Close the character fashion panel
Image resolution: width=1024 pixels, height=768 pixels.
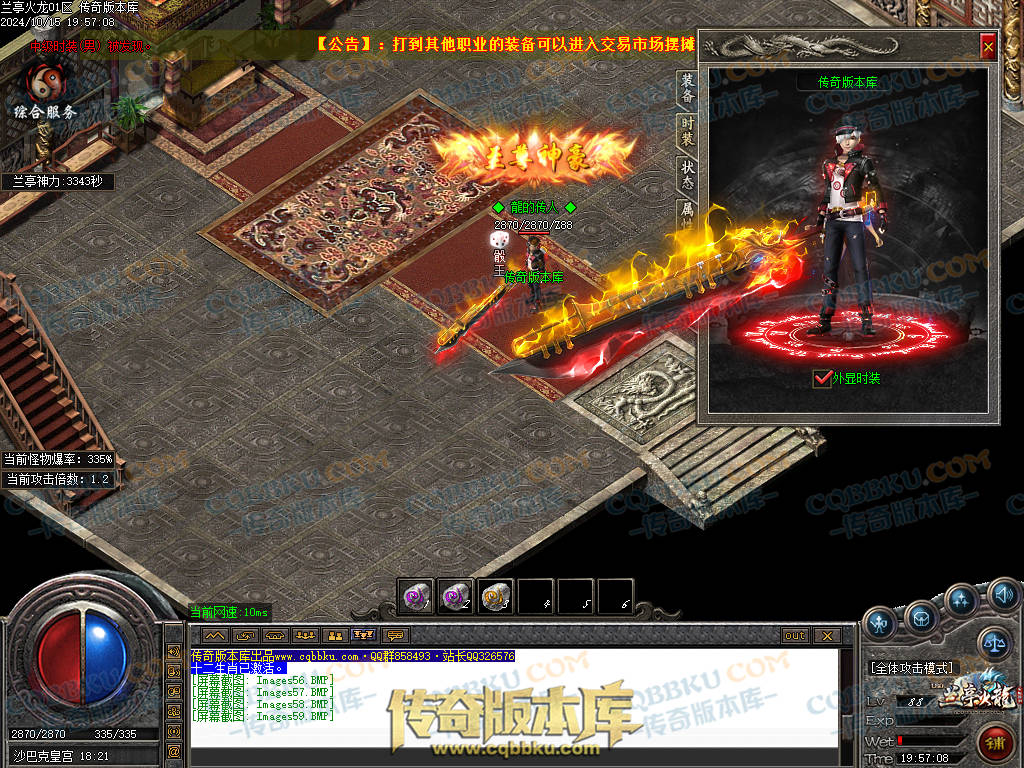[988, 46]
